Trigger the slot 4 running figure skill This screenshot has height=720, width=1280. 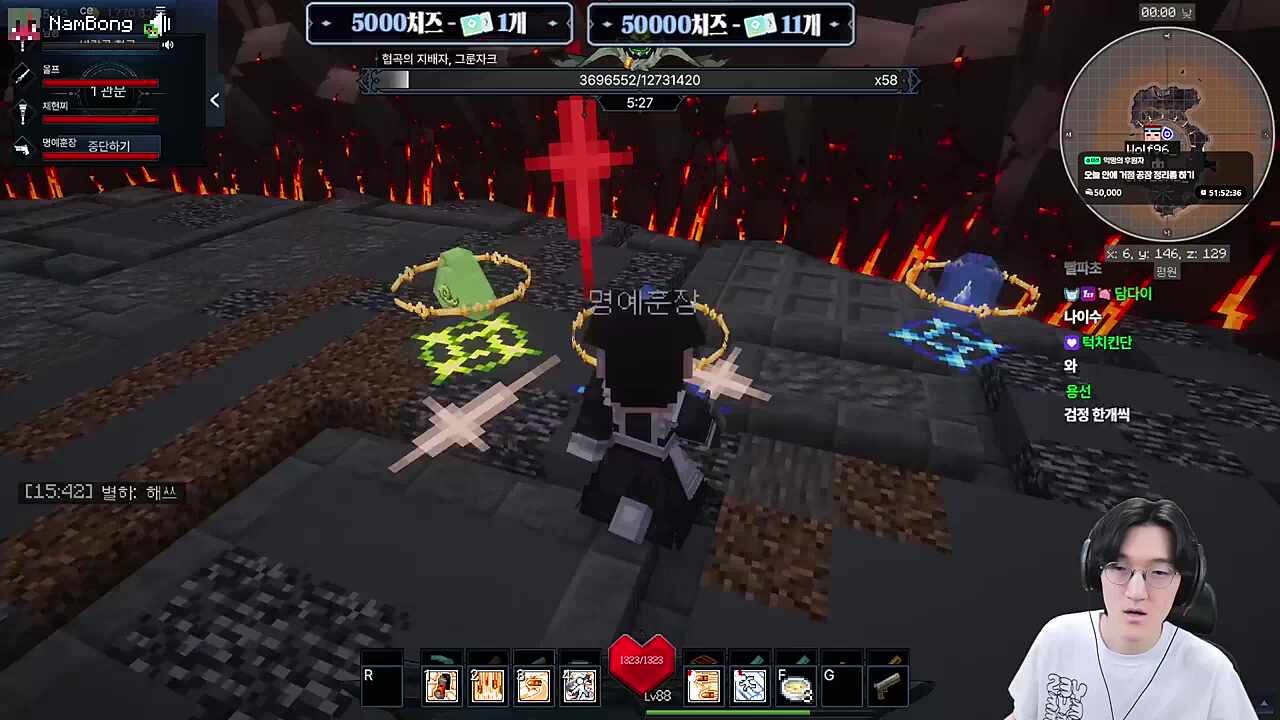(x=579, y=686)
